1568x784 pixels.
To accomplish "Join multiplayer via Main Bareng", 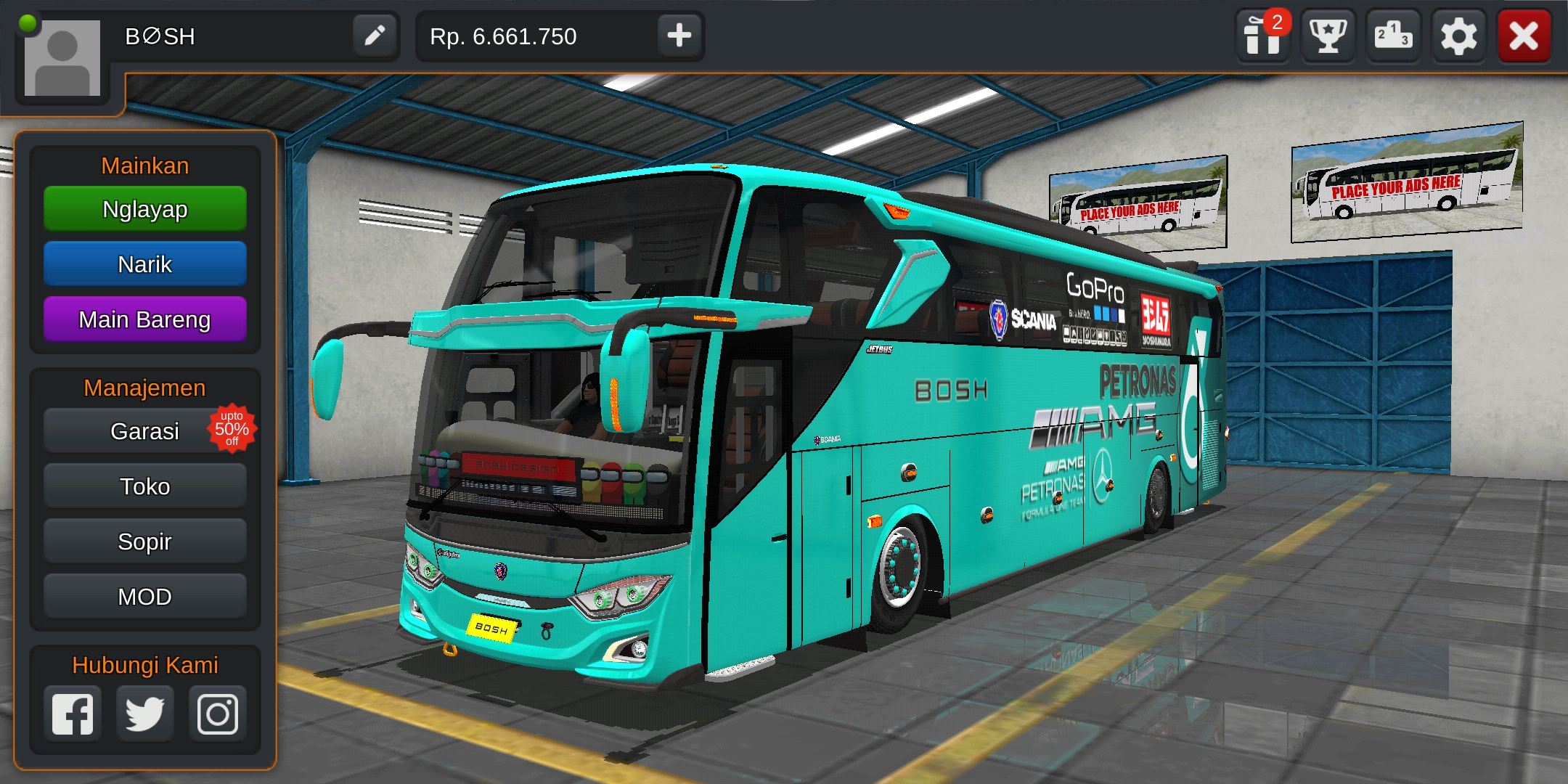I will click(144, 319).
